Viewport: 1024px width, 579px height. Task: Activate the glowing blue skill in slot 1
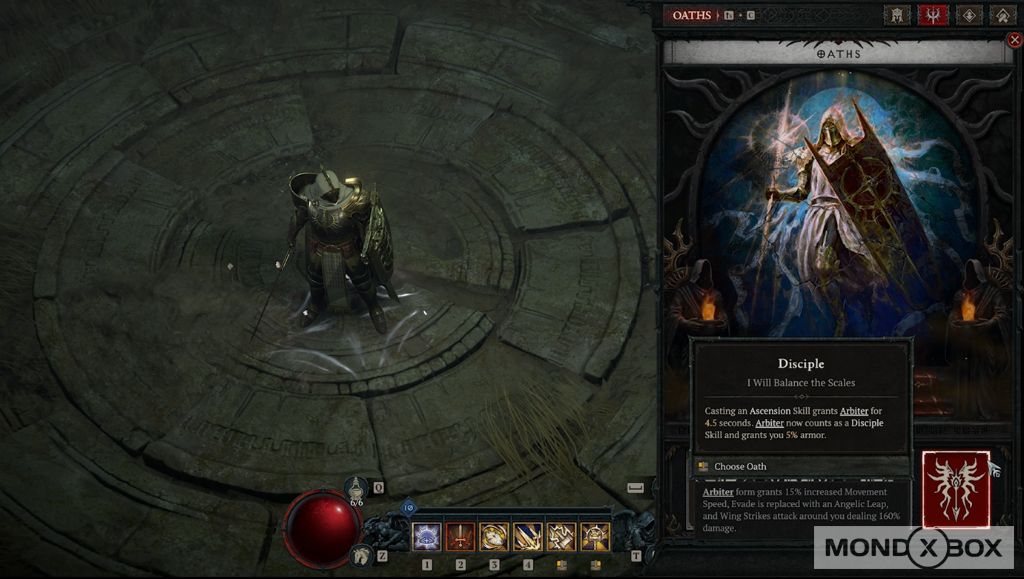pyautogui.click(x=427, y=537)
